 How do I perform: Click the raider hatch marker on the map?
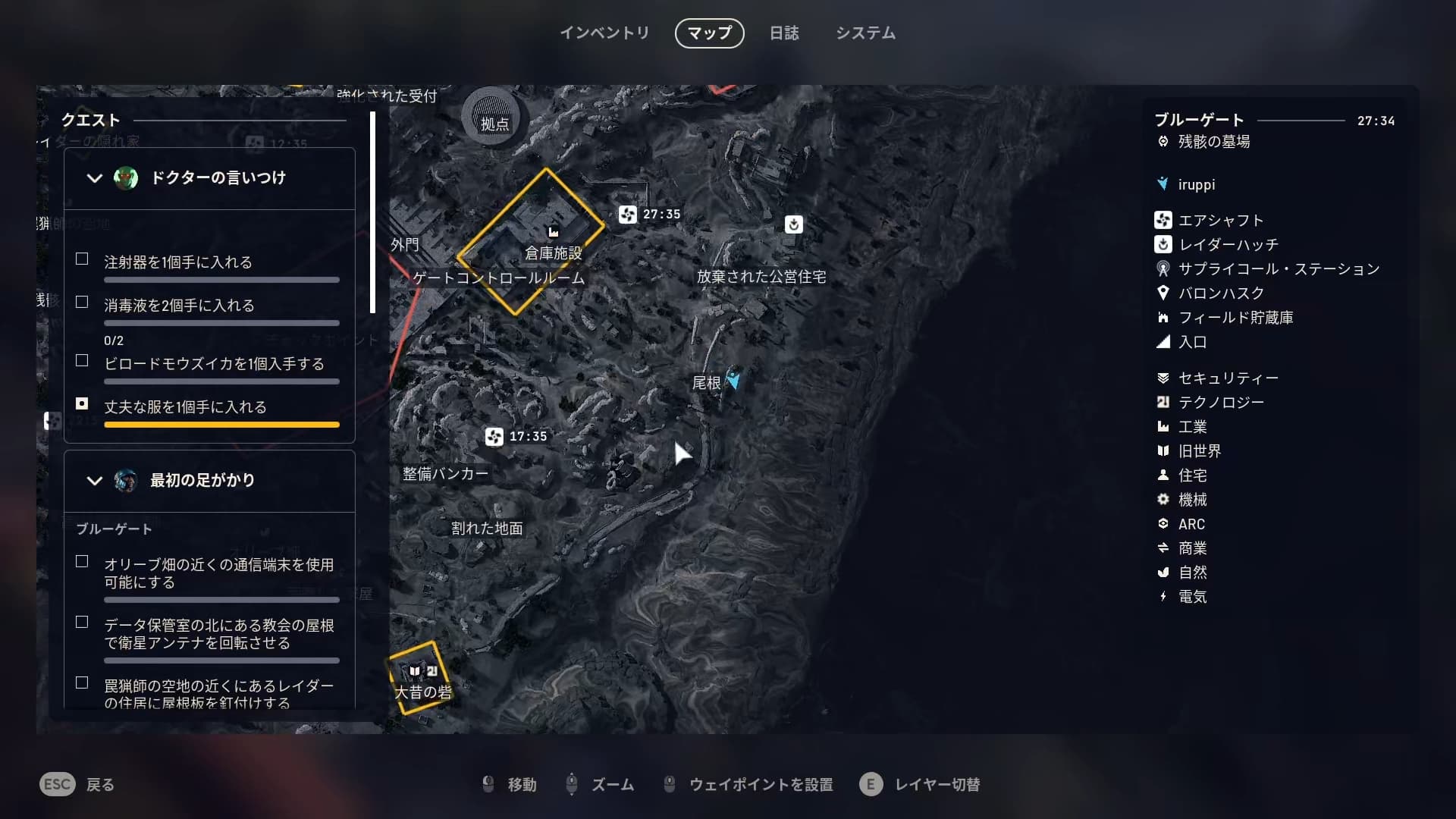coord(793,224)
